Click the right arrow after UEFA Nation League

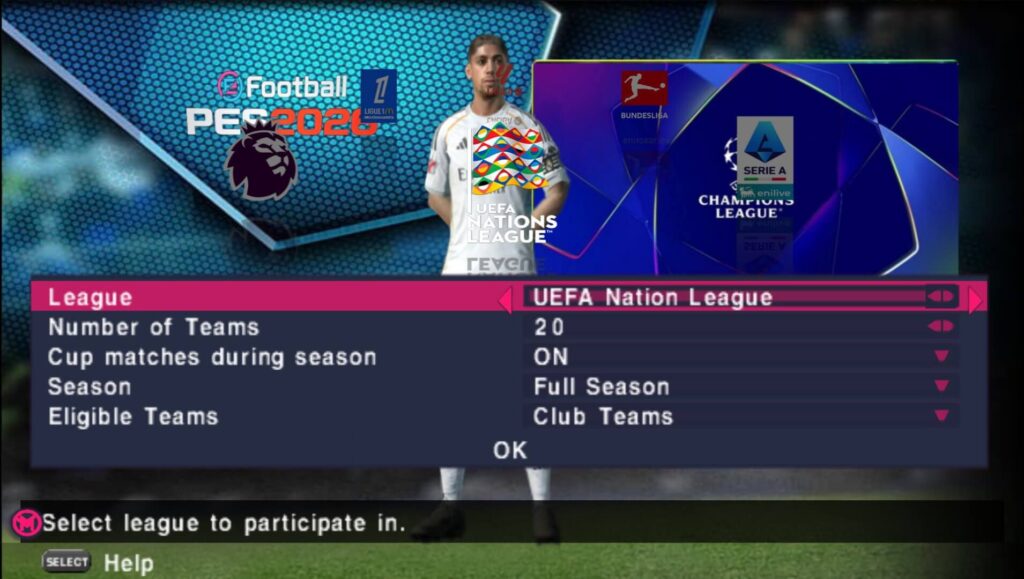coord(976,298)
